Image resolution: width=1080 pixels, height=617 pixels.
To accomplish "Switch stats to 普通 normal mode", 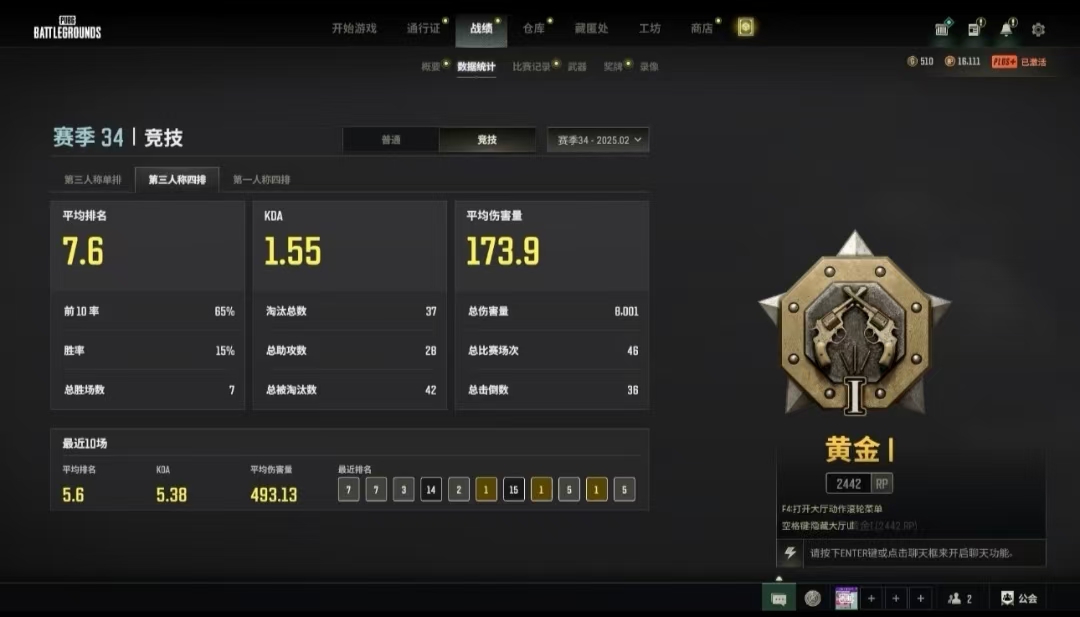I will [x=391, y=140].
